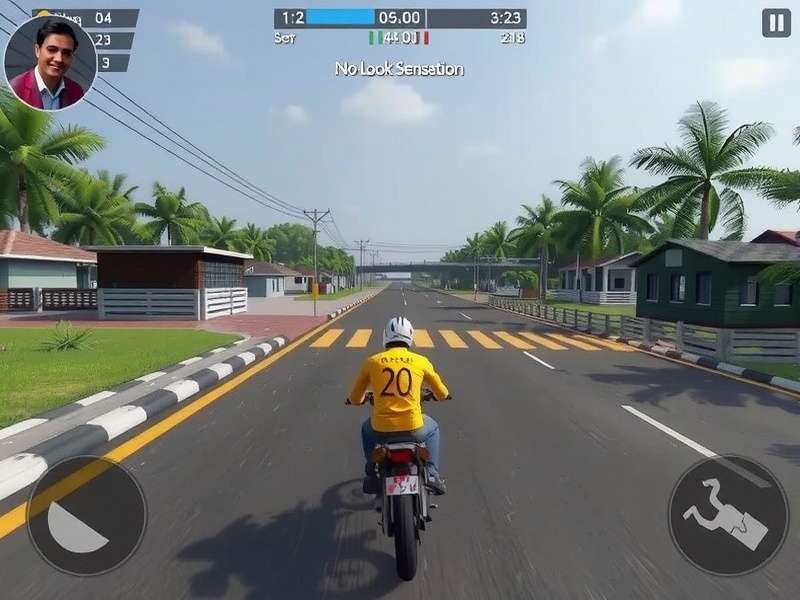
Task: Activate the stunt rider action button
Action: (x=727, y=515)
